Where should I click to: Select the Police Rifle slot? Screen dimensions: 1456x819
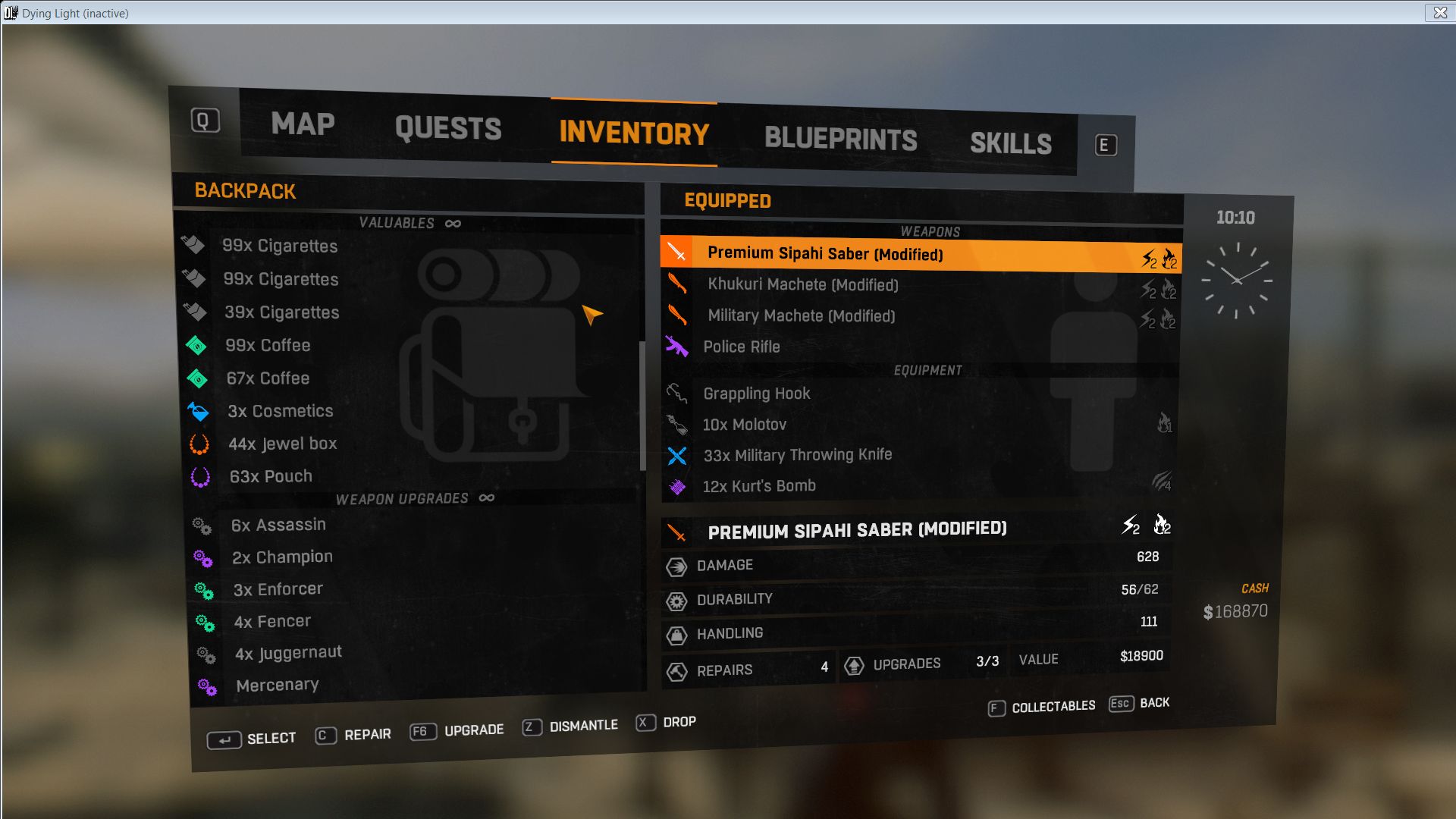pos(741,347)
